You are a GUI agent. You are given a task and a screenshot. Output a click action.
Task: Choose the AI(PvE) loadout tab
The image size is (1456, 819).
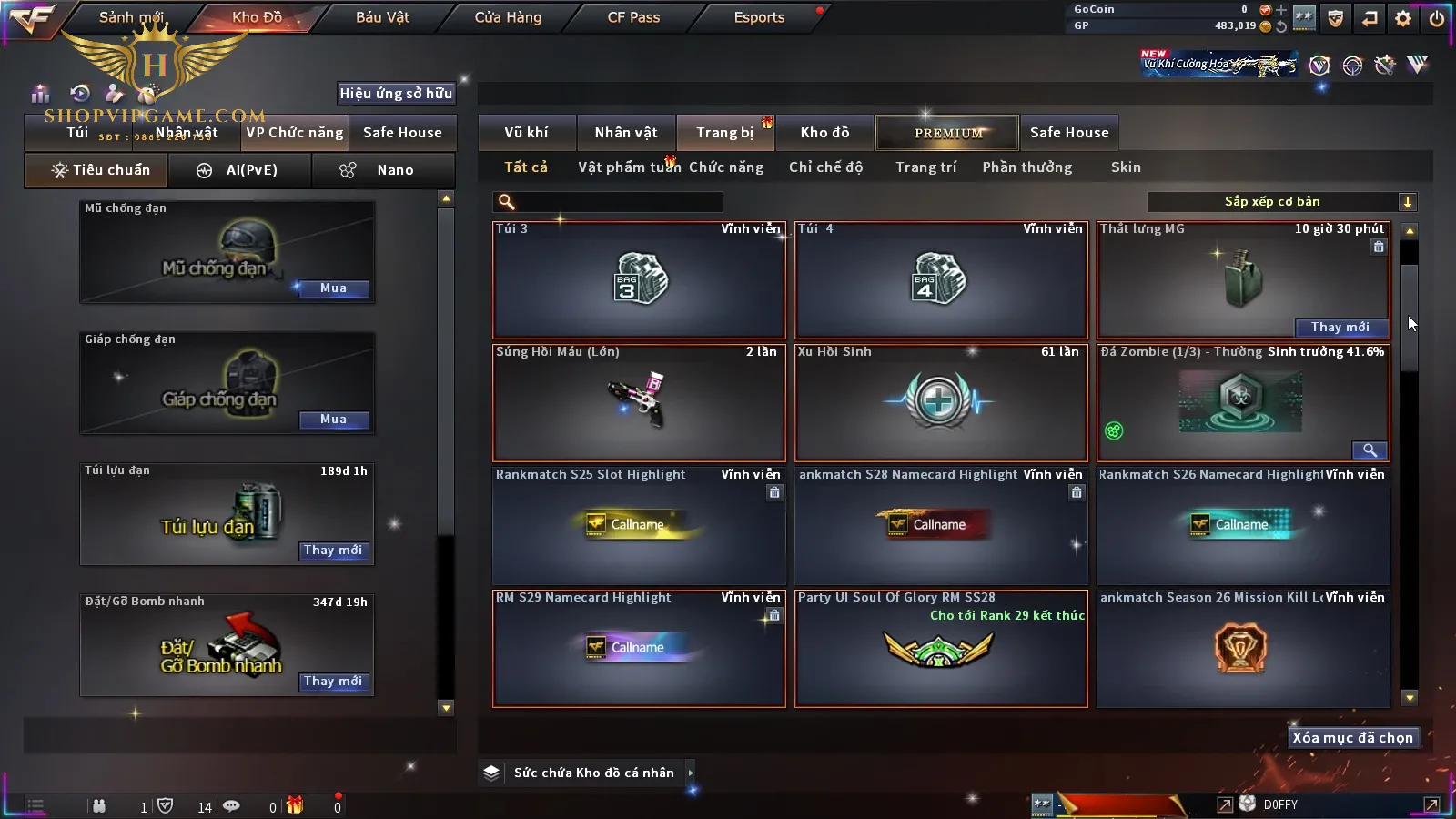pos(240,170)
